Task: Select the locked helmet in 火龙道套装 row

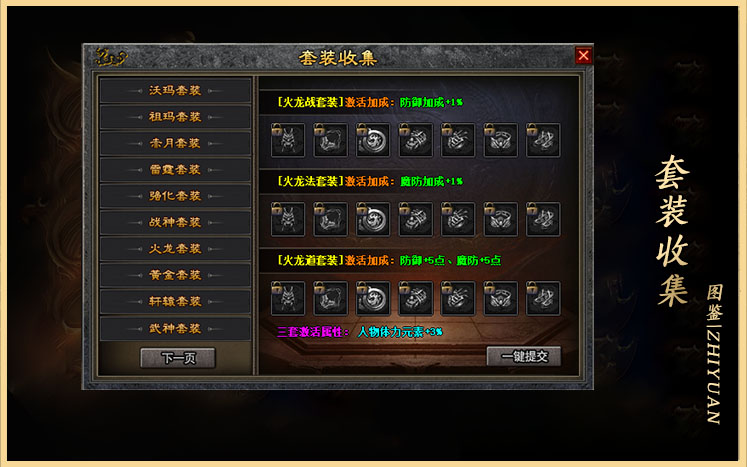Action: 287,298
